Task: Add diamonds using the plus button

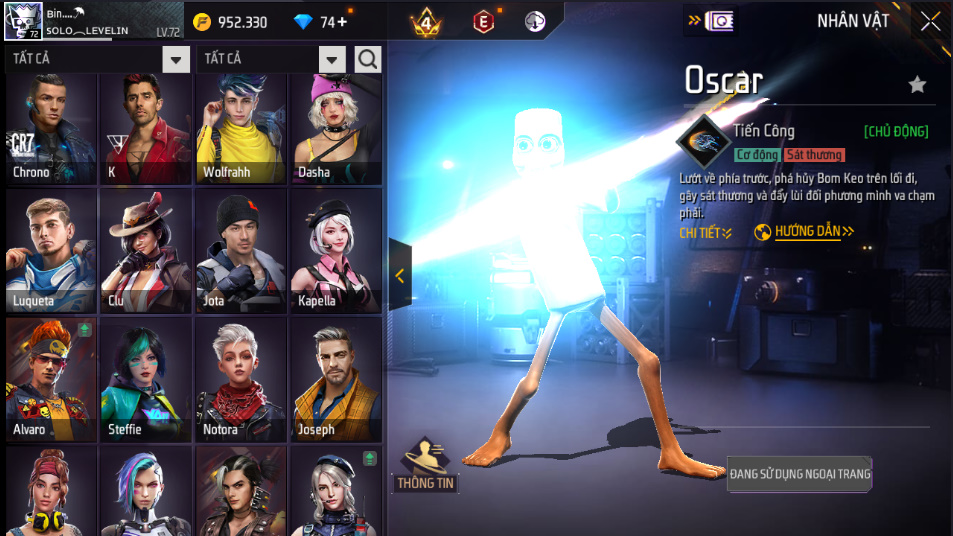Action: pos(342,22)
